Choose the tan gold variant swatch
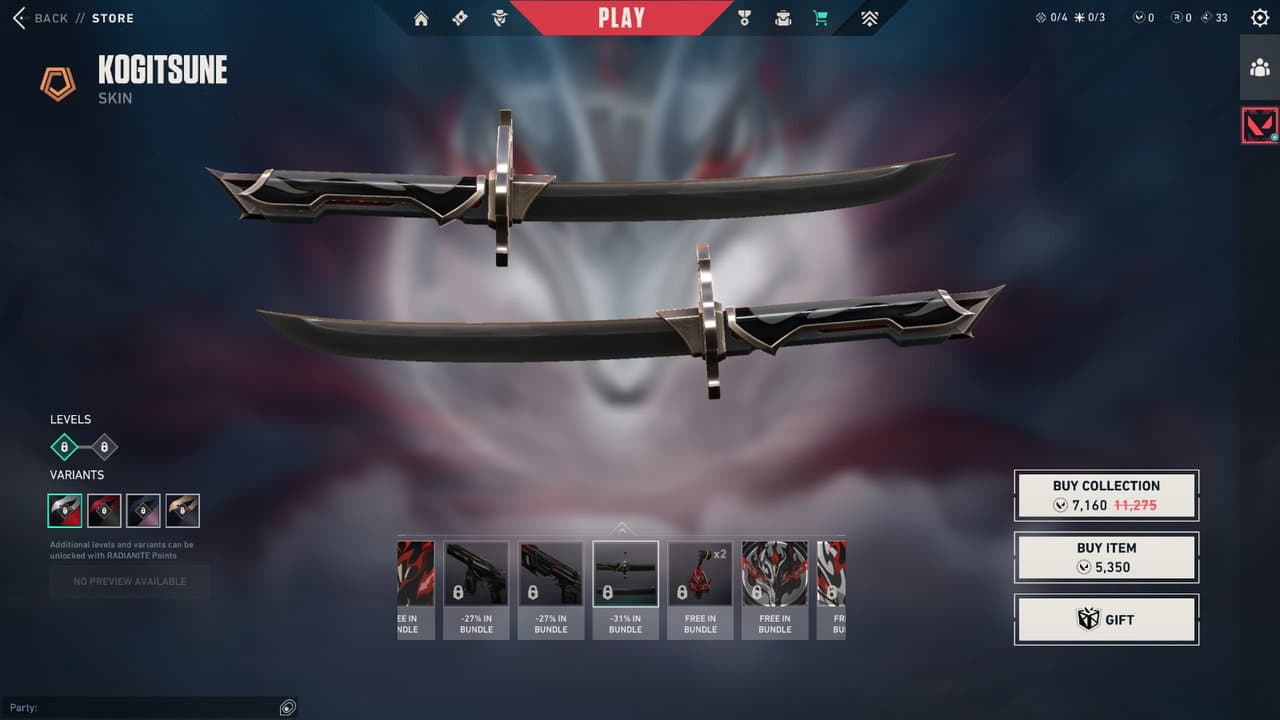The height and width of the screenshot is (720, 1280). point(182,511)
